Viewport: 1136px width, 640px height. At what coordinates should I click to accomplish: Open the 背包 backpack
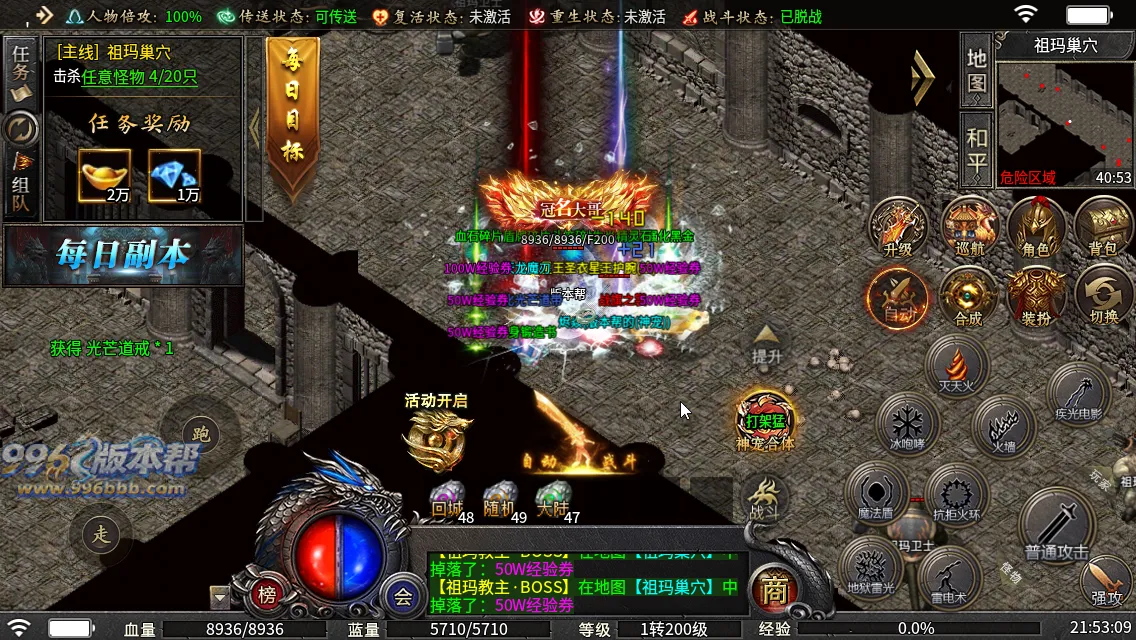tap(1102, 228)
